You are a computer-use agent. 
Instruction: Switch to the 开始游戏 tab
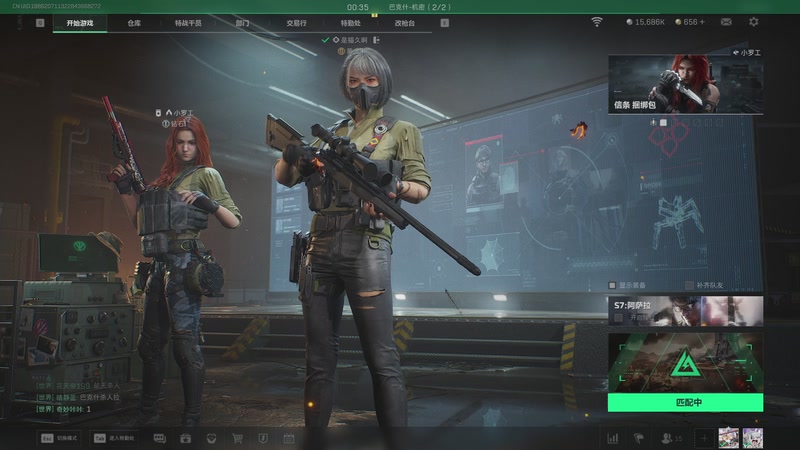[80, 22]
